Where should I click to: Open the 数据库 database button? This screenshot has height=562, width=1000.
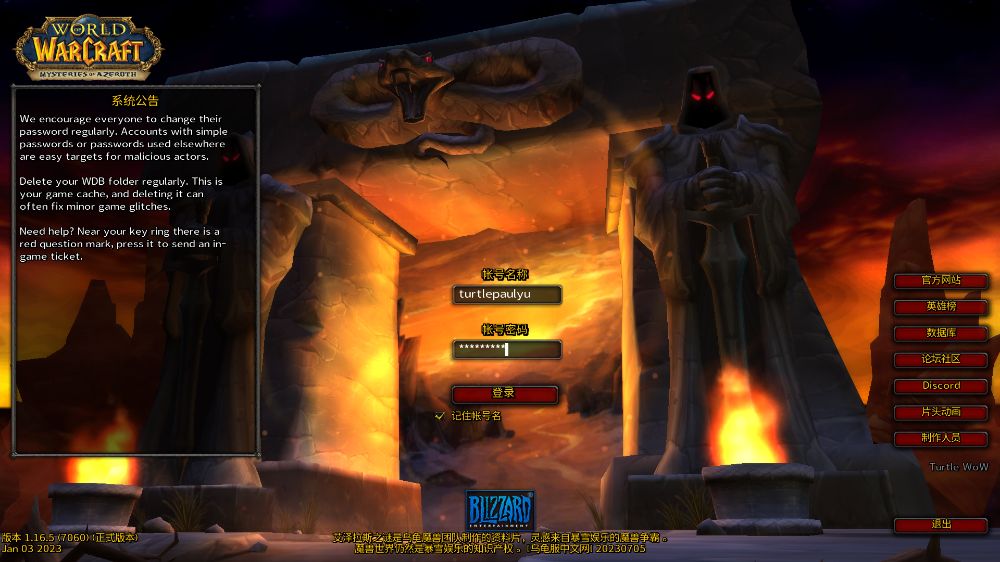941,333
